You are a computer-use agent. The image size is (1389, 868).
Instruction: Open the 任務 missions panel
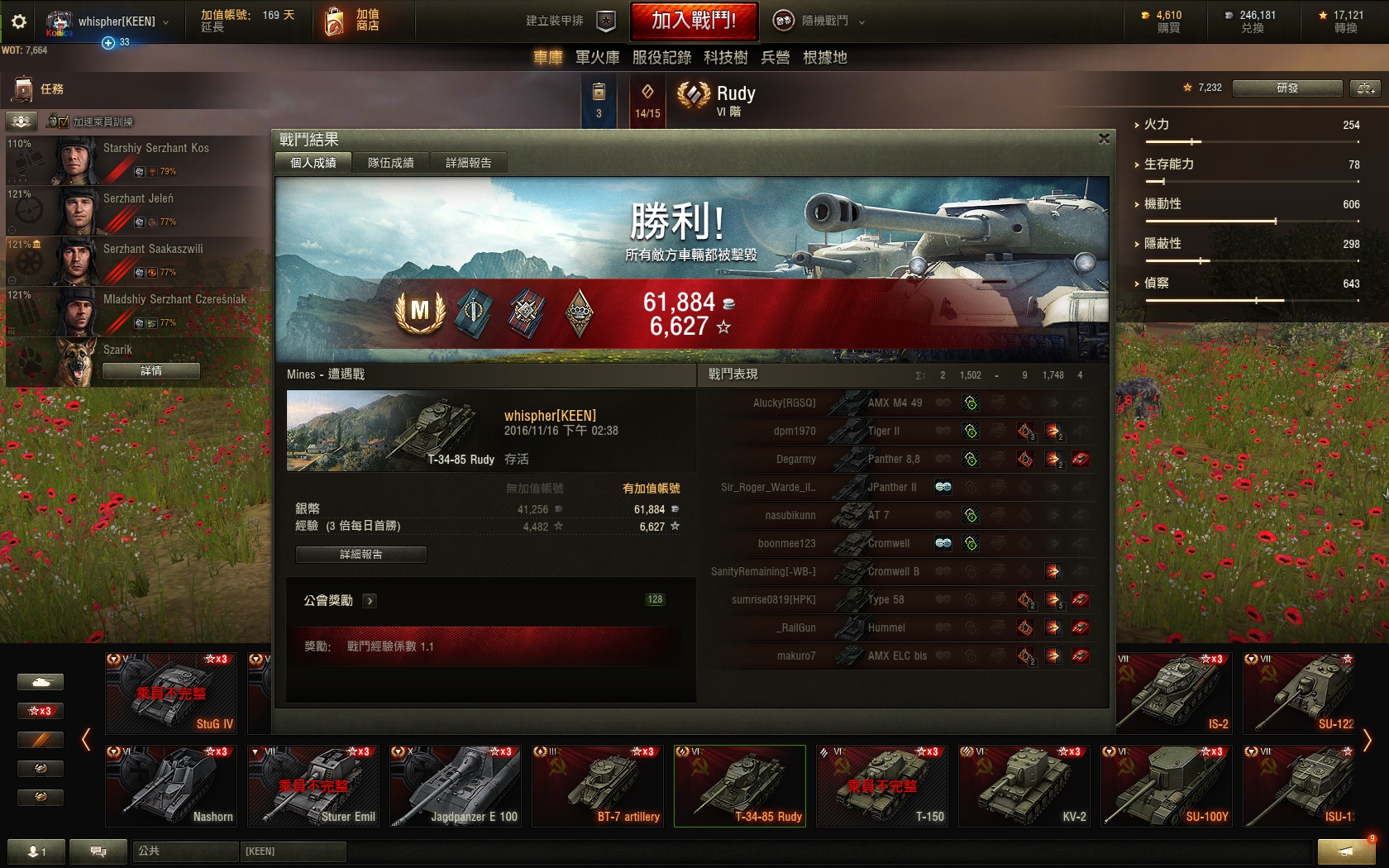40,88
